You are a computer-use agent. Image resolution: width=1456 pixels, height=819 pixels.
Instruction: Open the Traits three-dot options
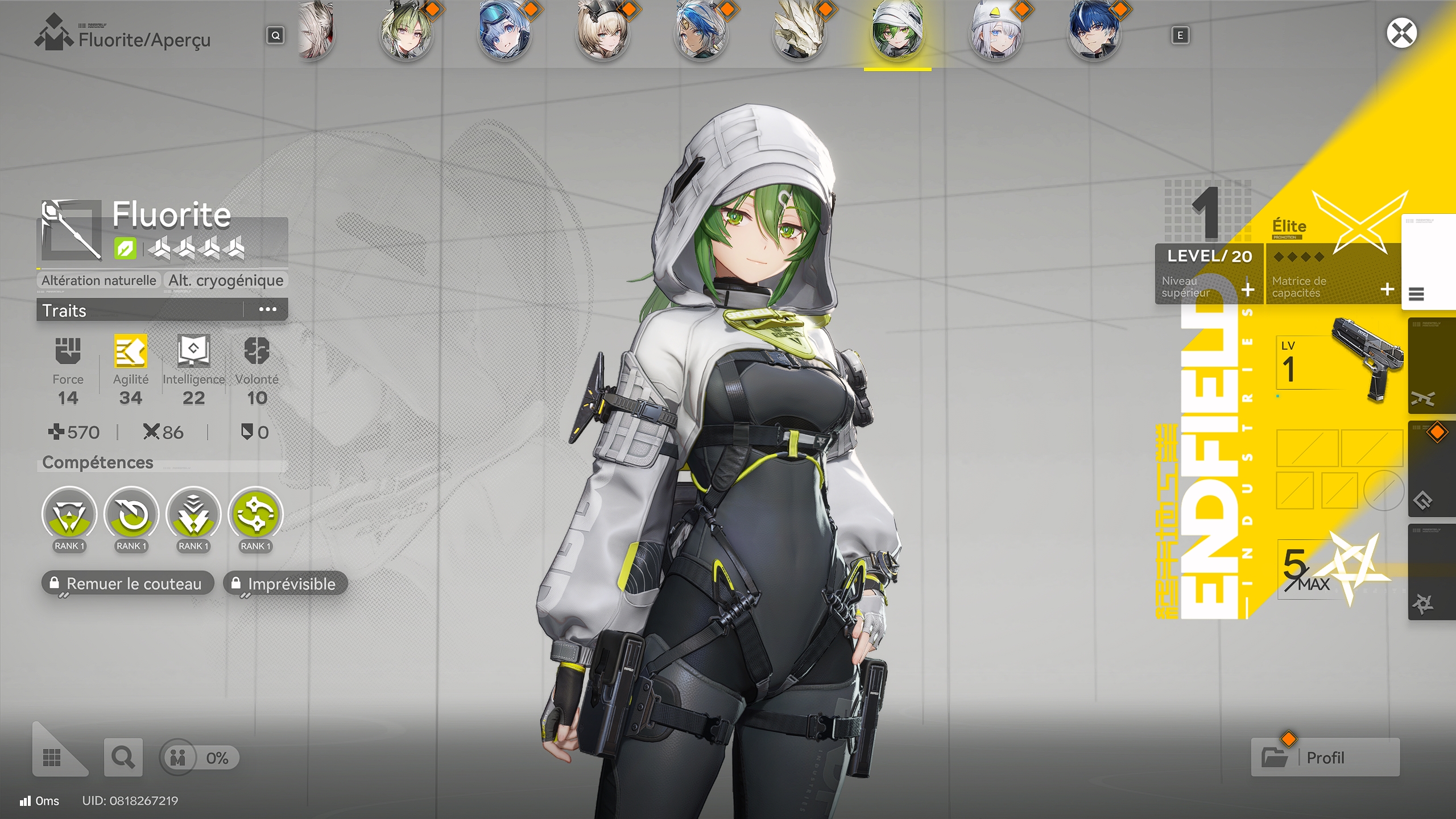267,309
